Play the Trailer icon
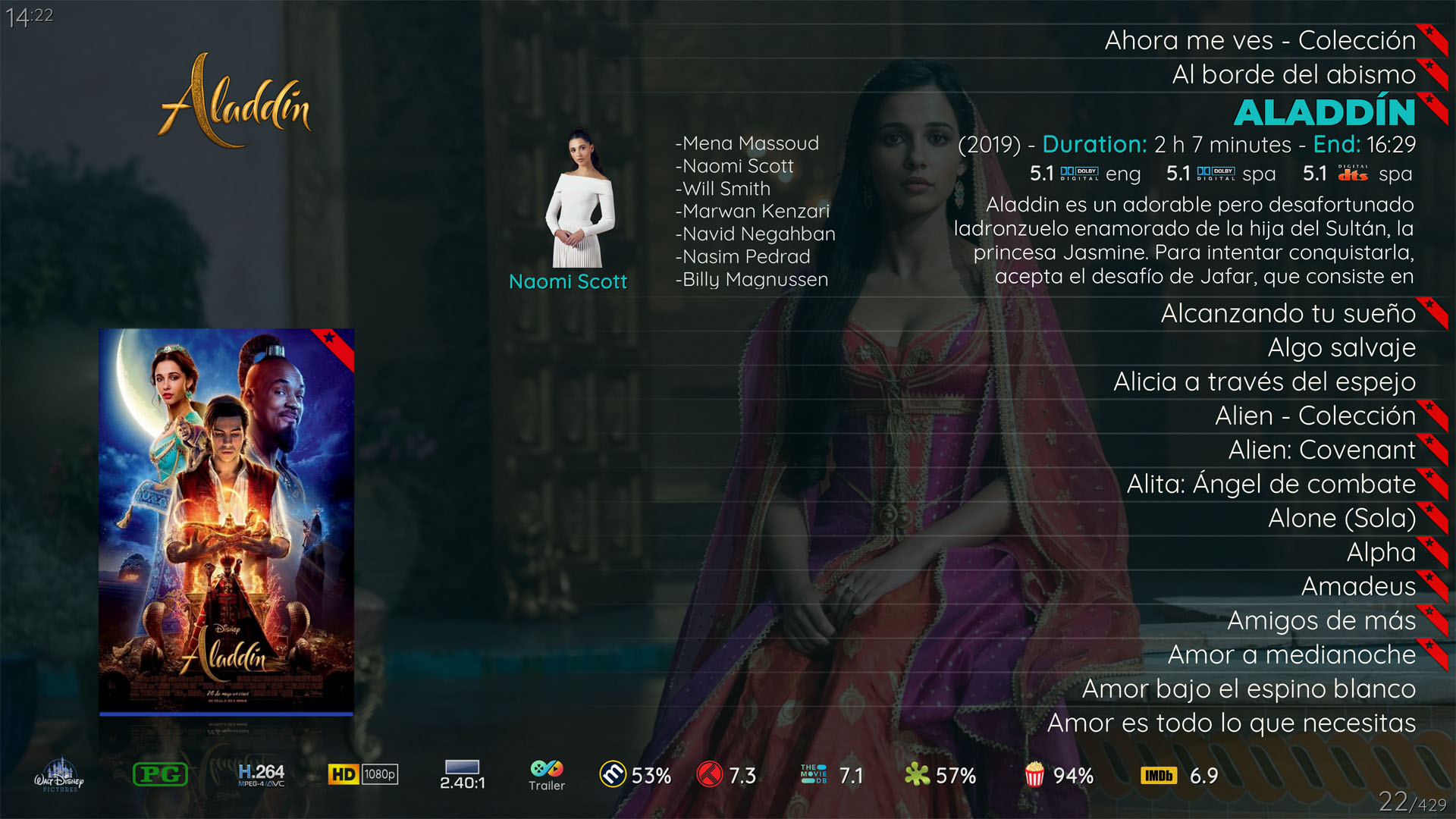 point(547,775)
